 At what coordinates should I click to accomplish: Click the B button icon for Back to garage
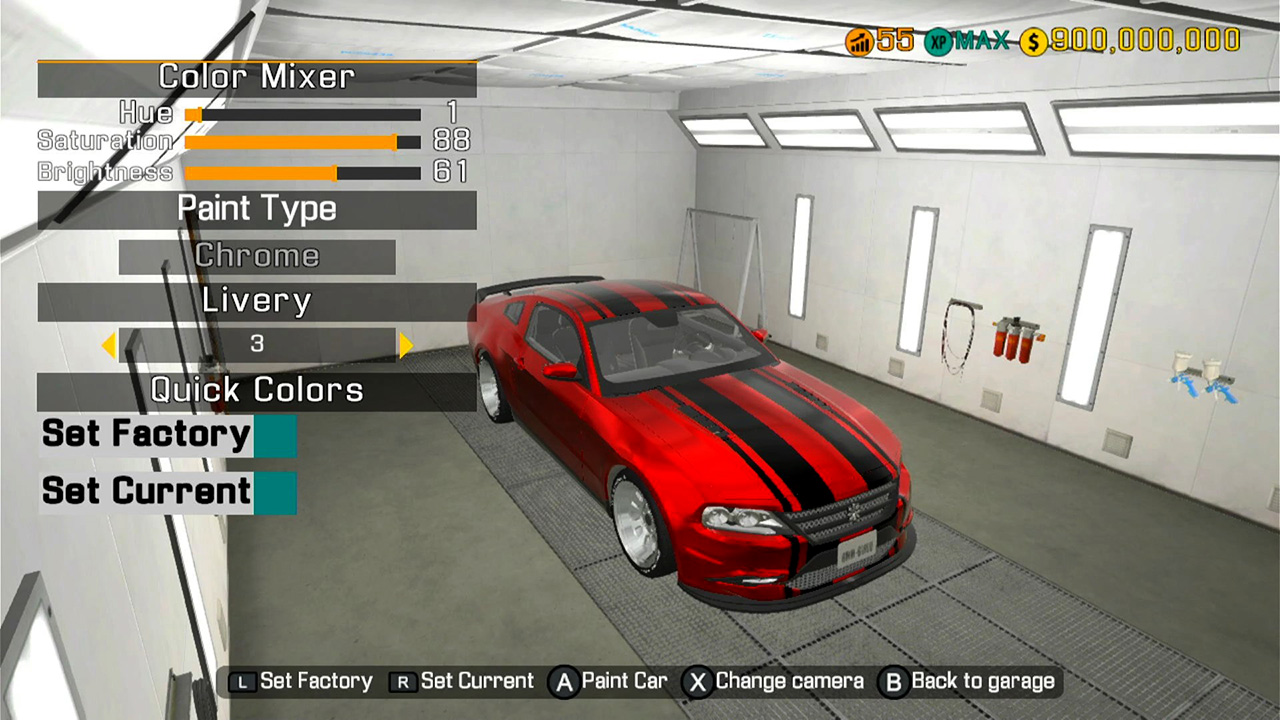895,681
